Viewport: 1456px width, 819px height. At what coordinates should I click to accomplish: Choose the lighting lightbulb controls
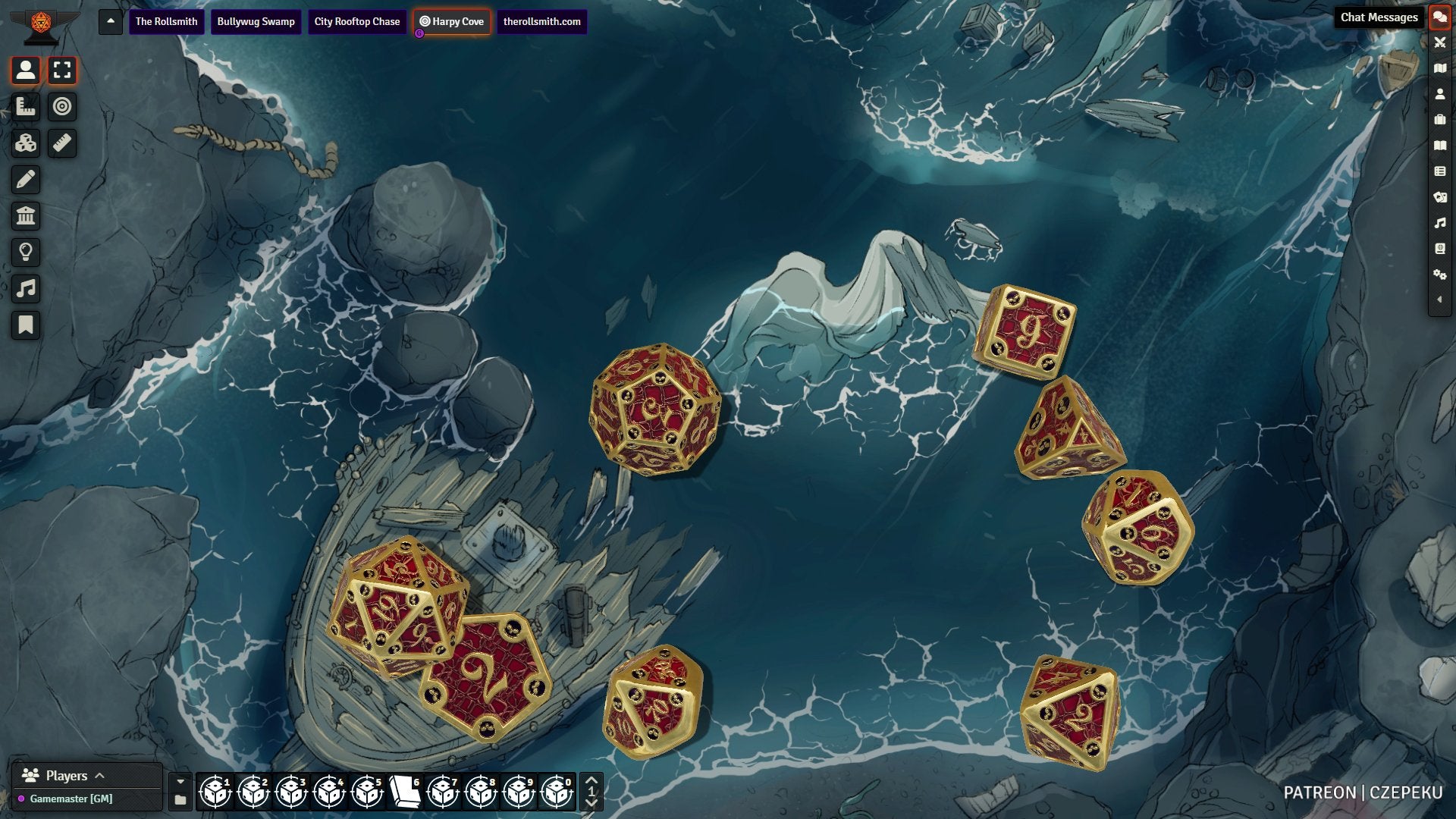(26, 253)
